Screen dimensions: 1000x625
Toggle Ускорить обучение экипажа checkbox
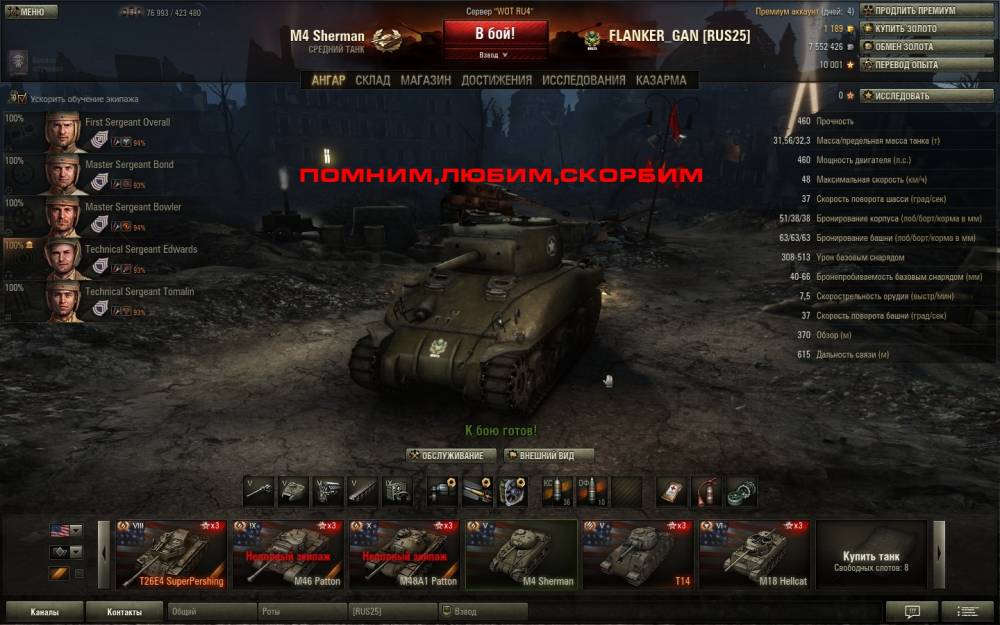pos(20,99)
